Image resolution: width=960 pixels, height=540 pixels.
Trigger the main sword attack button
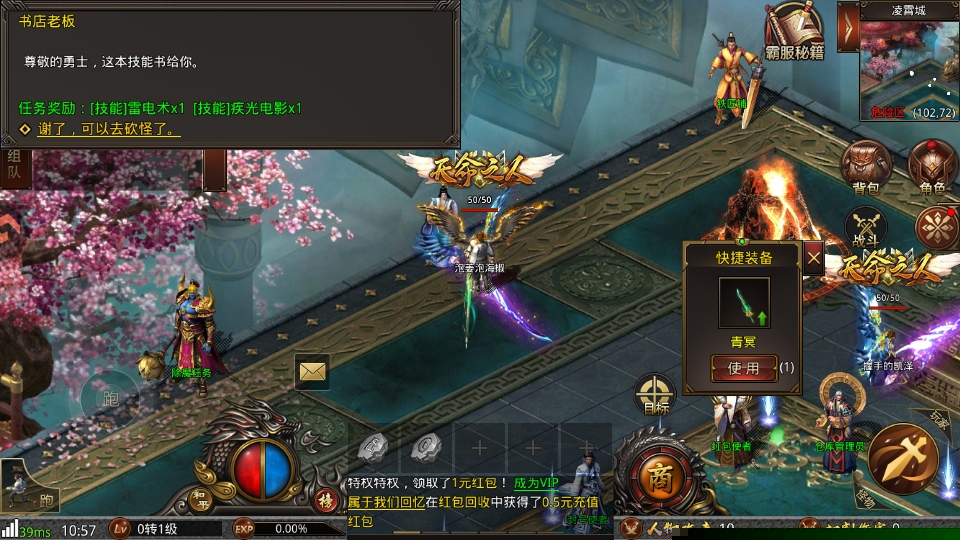[x=901, y=459]
